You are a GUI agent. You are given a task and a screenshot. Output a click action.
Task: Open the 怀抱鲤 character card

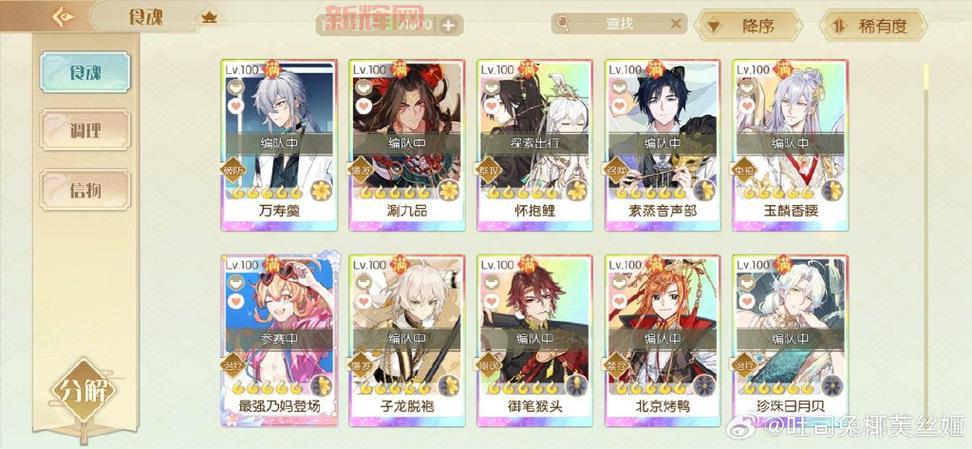pyautogui.click(x=534, y=140)
